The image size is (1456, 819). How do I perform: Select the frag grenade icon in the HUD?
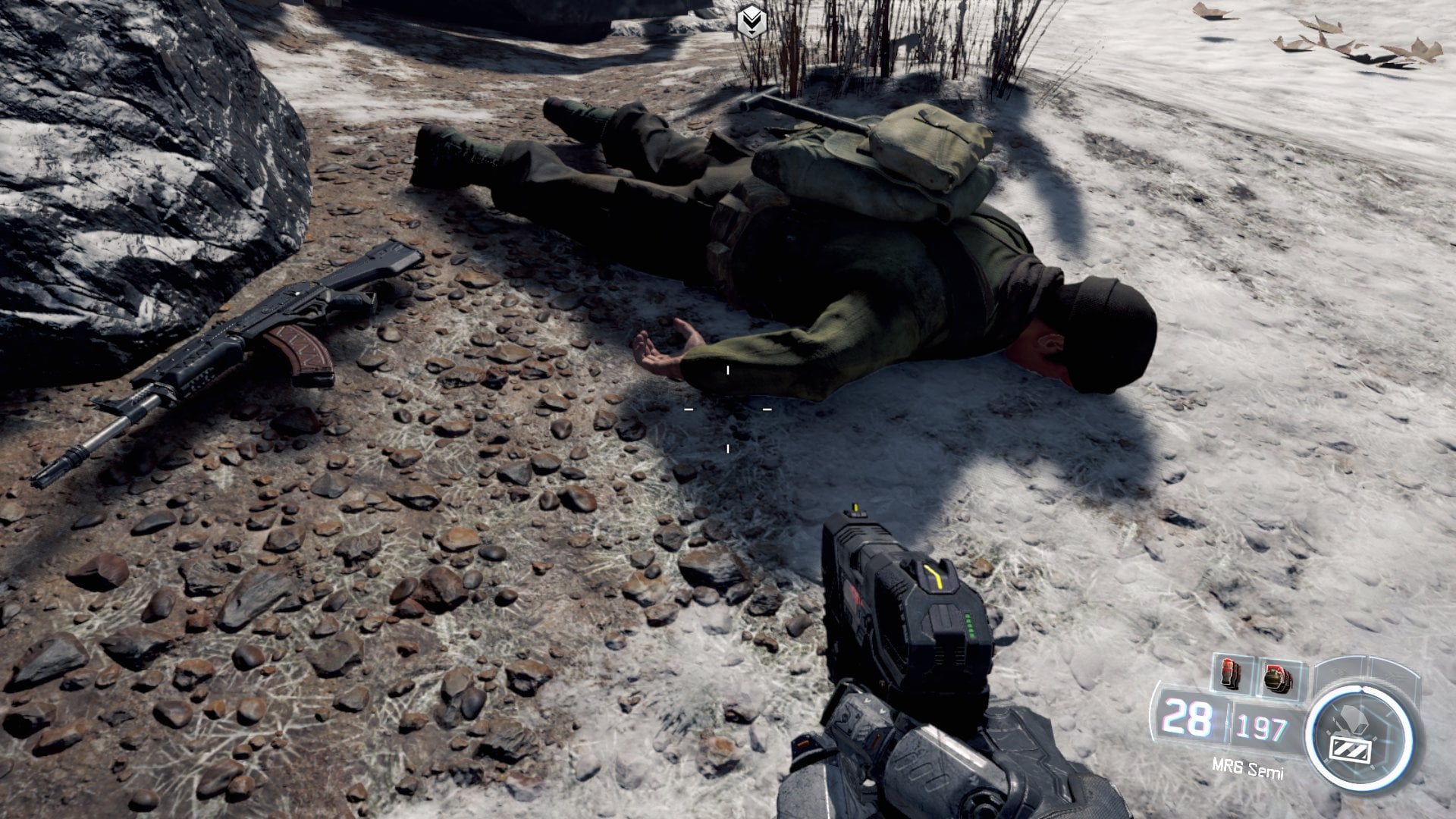(1276, 679)
